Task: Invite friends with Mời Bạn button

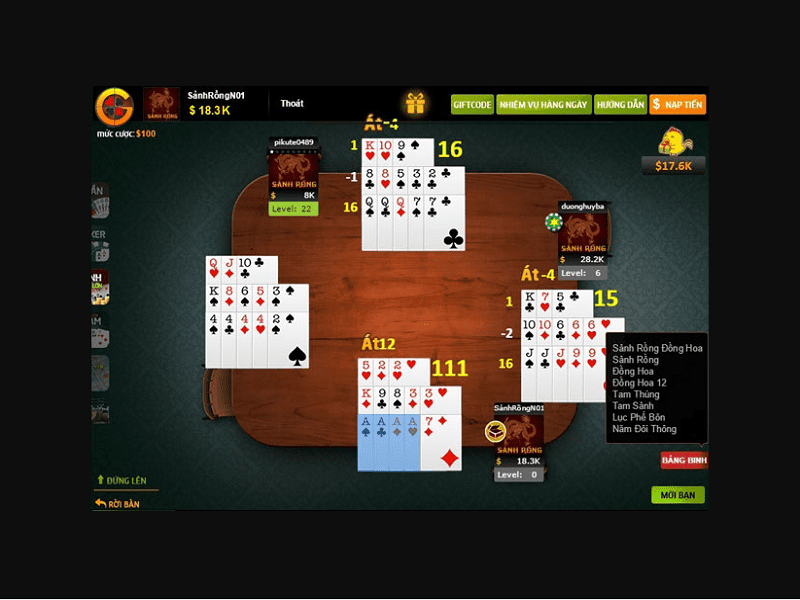Action: tap(677, 495)
